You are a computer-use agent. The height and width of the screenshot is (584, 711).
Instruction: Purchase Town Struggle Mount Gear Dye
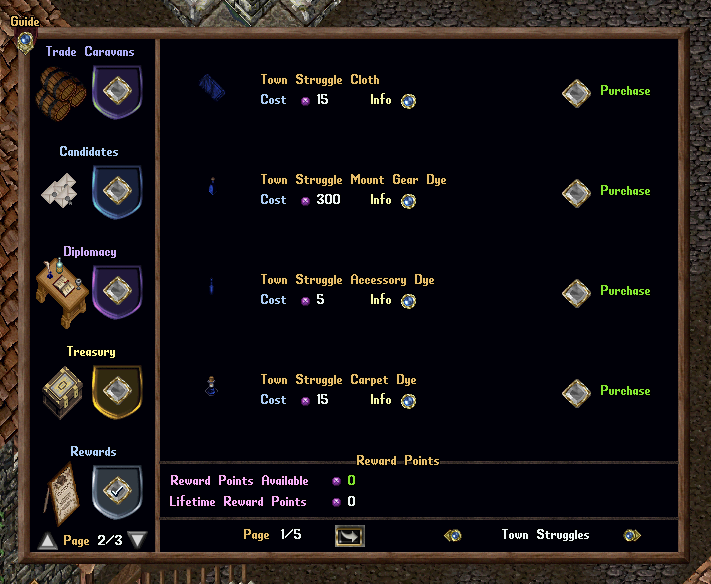pos(576,192)
